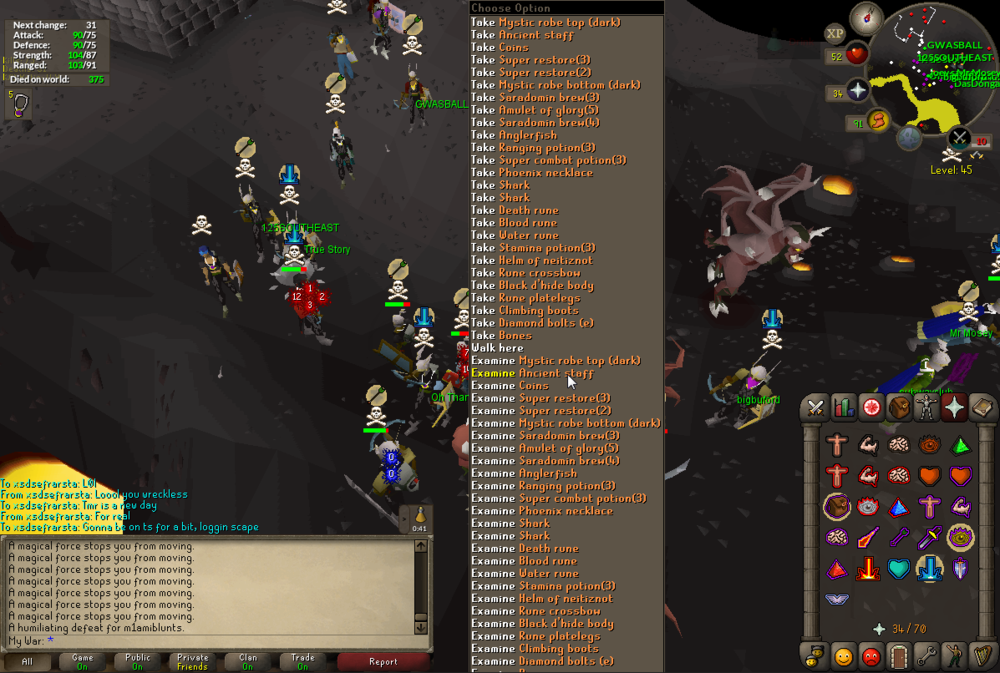This screenshot has width=1000, height=673.
Task: Click the compass to face north
Action: [865, 17]
